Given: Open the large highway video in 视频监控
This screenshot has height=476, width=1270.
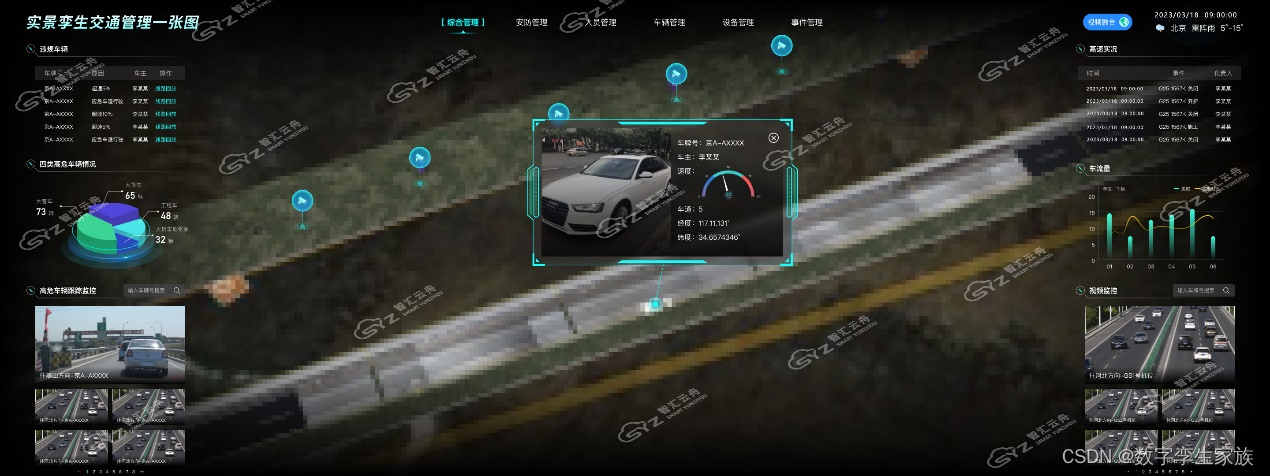Looking at the screenshot, I should pos(1159,344).
